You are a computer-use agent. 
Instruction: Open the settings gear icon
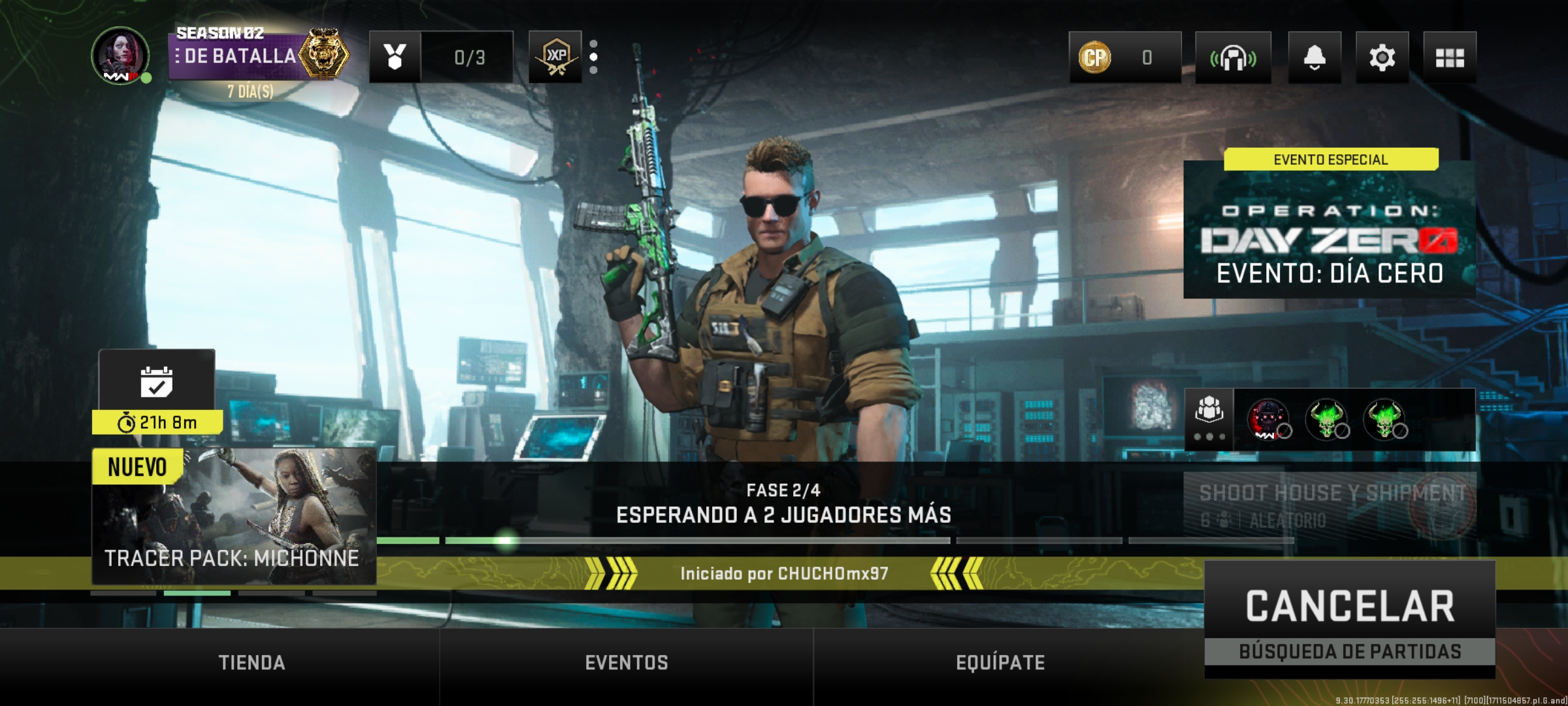coord(1383,58)
